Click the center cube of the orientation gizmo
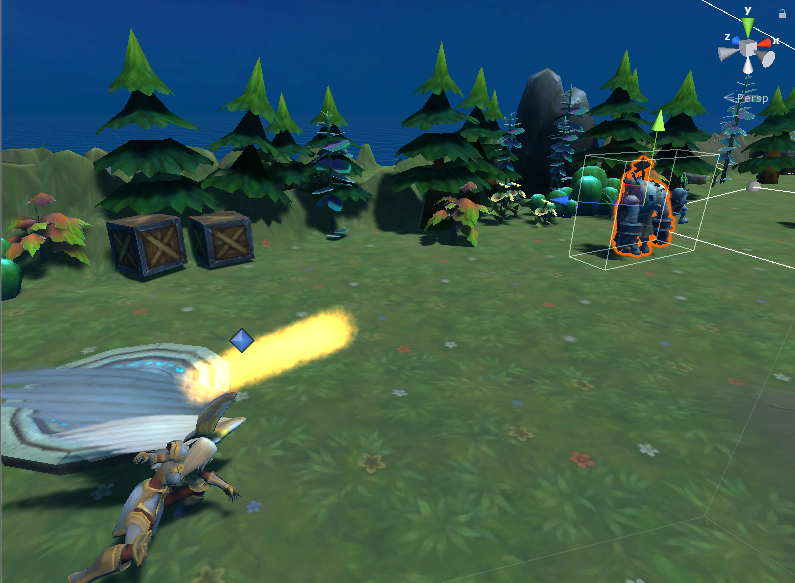The image size is (795, 583). [748, 47]
